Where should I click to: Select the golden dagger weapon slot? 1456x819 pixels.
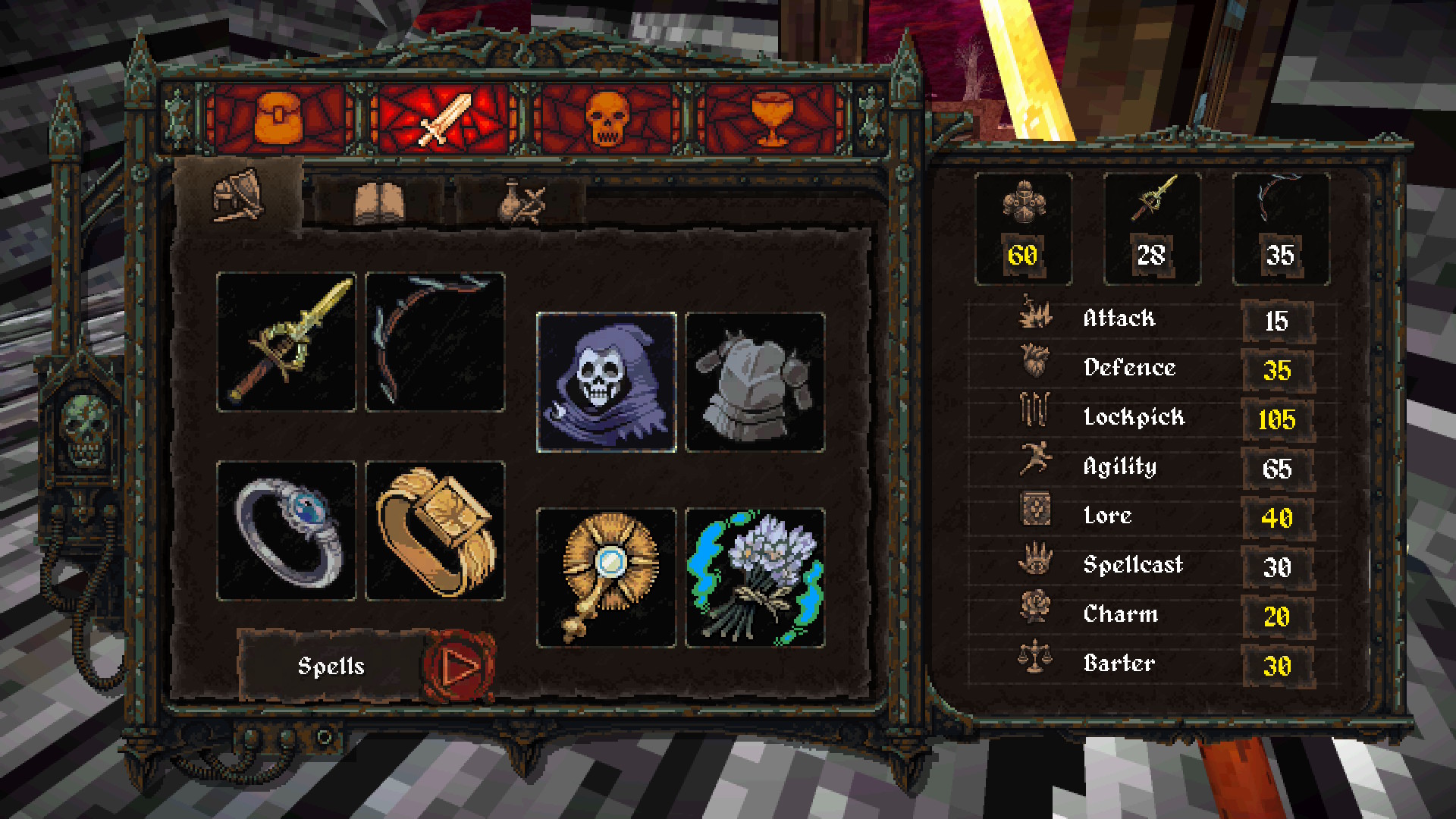[286, 342]
